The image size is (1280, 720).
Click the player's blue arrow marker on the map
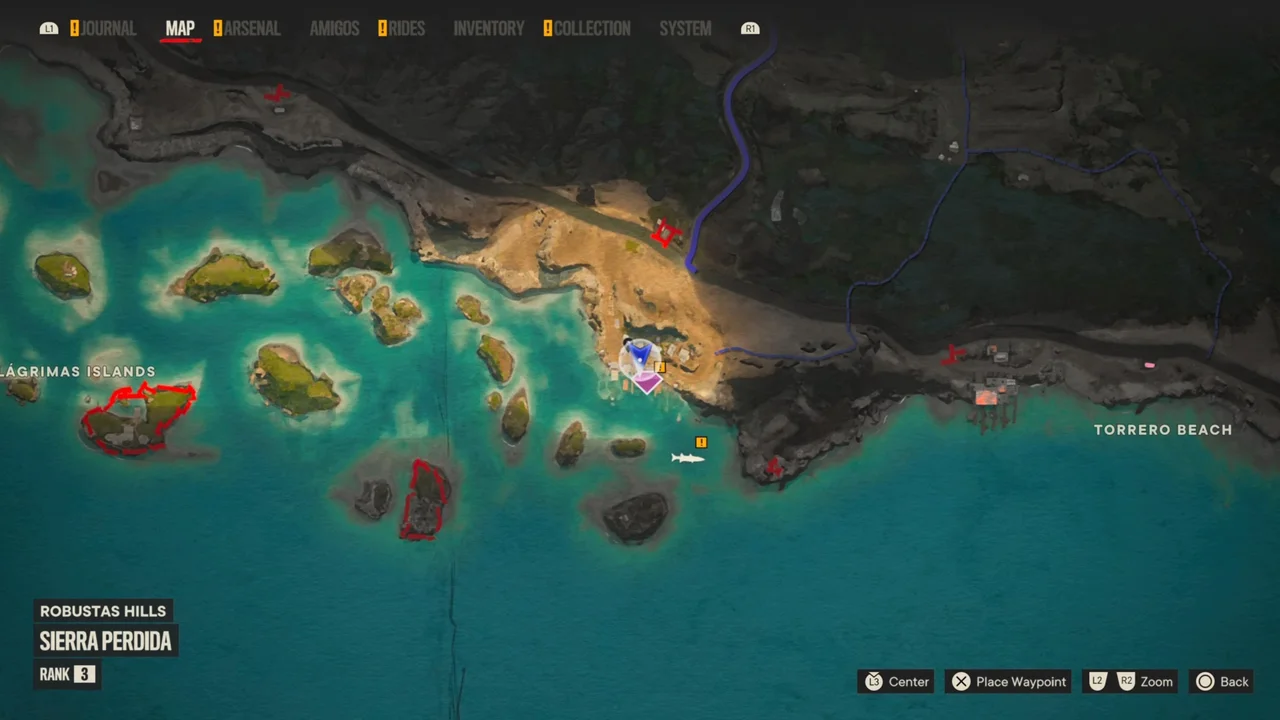[640, 357]
